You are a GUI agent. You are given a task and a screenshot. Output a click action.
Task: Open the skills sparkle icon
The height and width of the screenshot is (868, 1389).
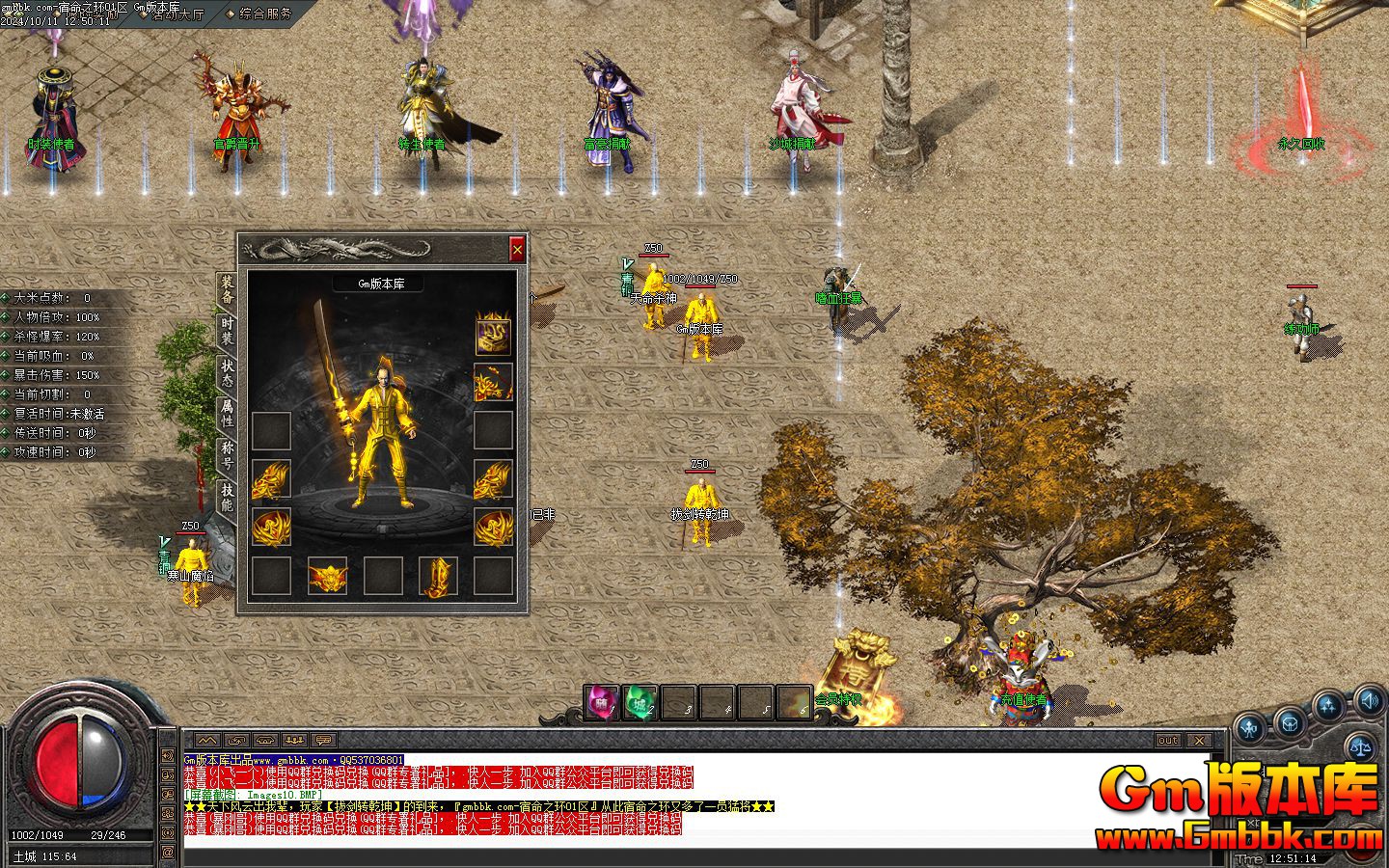tap(1328, 708)
